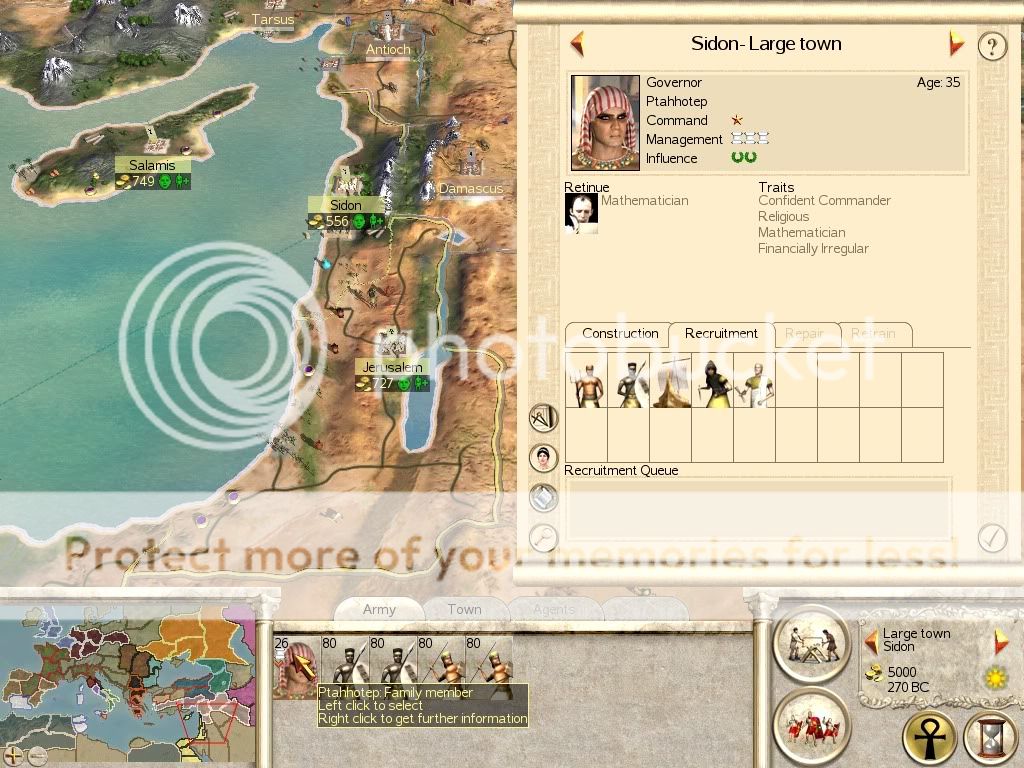Open the Recruitment tab
Viewport: 1024px width, 768px height.
[x=721, y=334]
